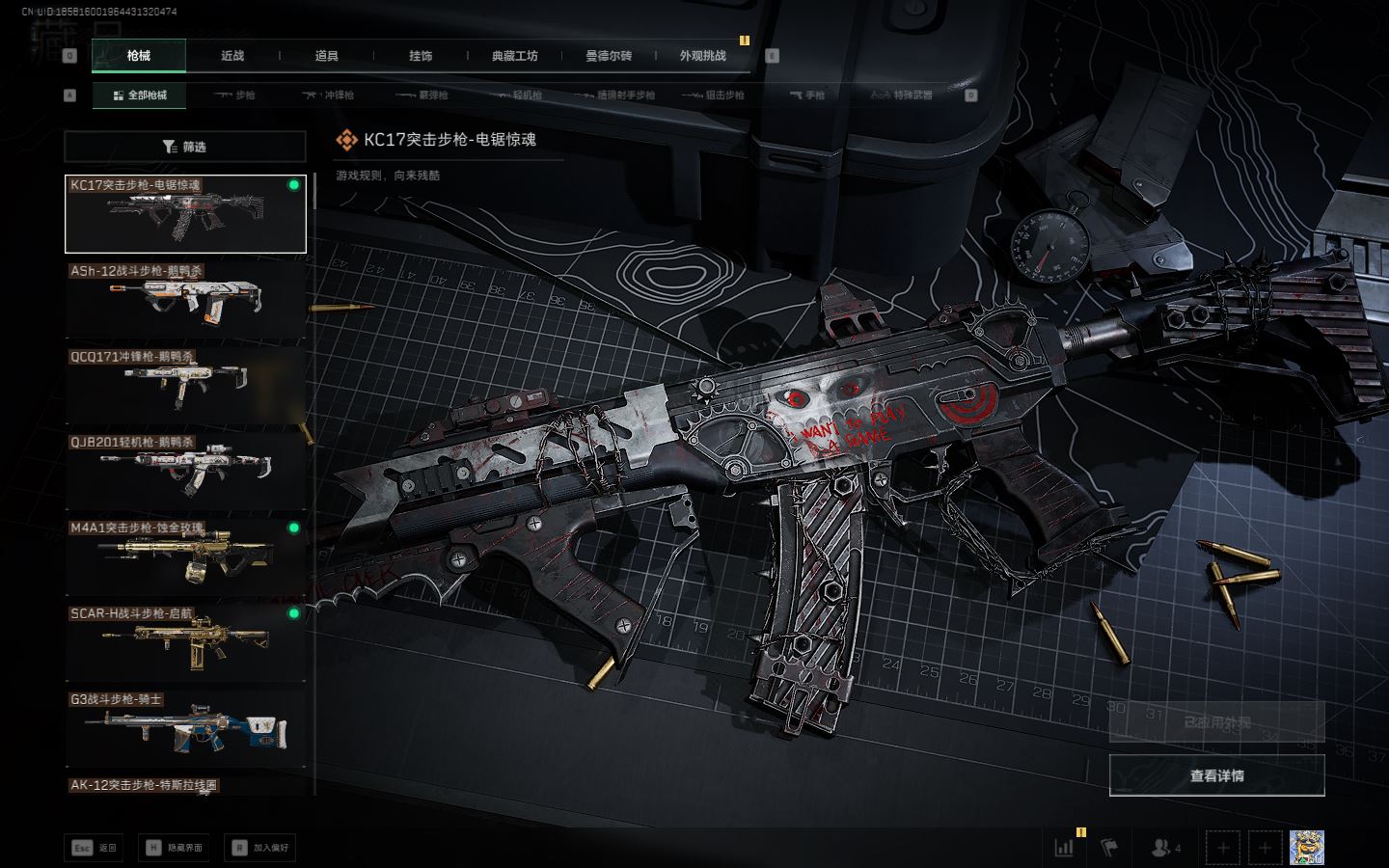The width and height of the screenshot is (1389, 868).
Task: Select the ASh-12战斗步枪 skin tile
Action: coord(185,300)
